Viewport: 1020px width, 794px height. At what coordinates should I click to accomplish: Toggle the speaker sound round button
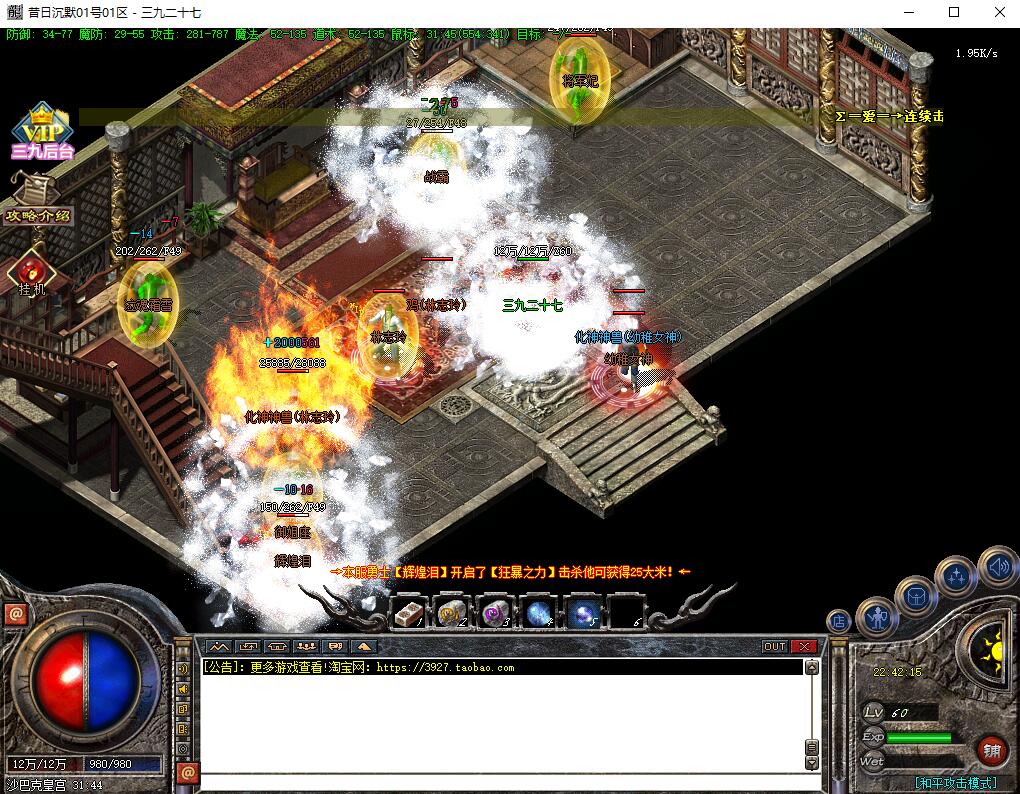click(x=997, y=567)
